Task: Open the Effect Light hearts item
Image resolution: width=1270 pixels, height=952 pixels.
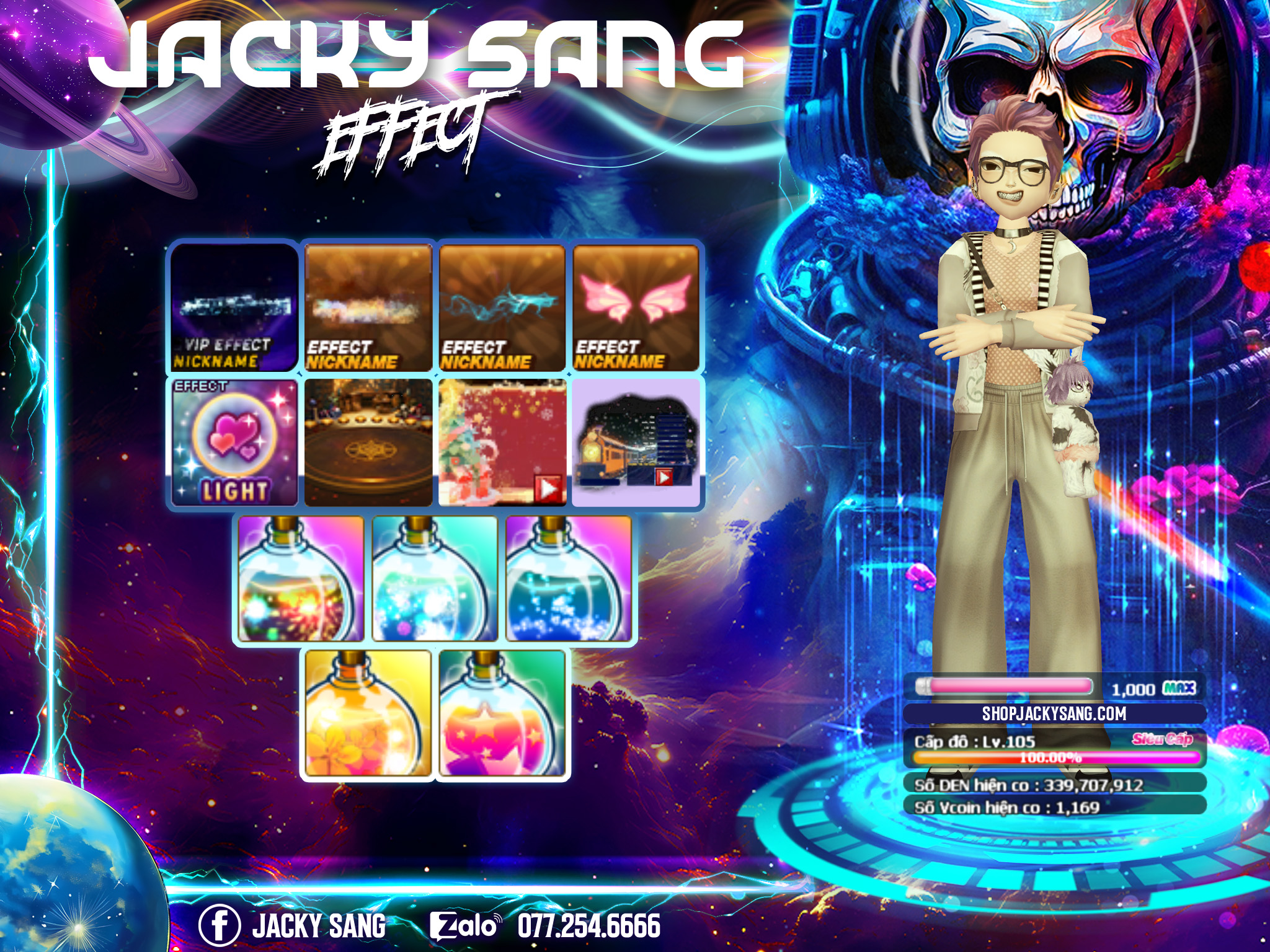Action: click(234, 443)
